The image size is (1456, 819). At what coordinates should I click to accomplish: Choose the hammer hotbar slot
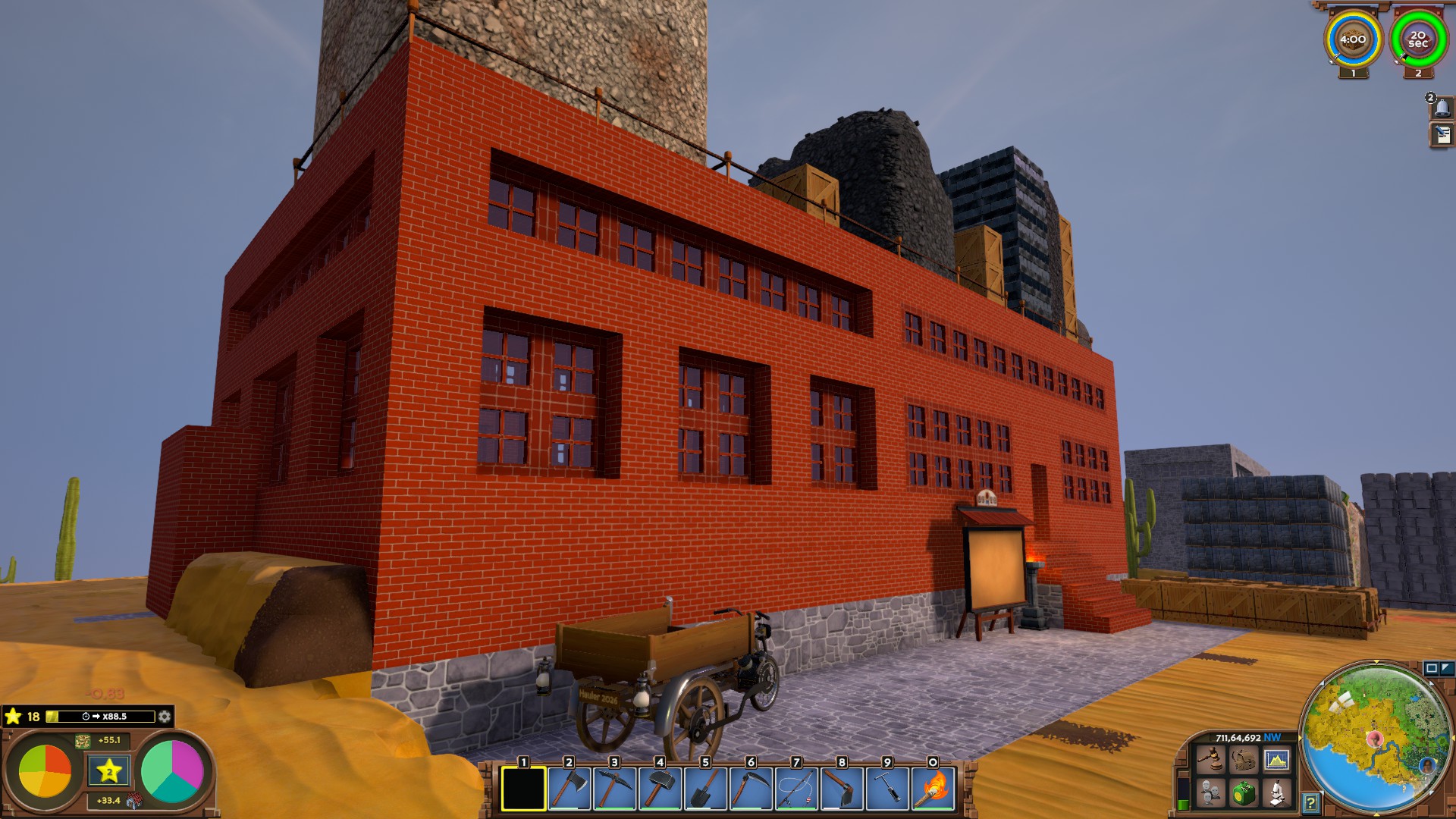(660, 789)
